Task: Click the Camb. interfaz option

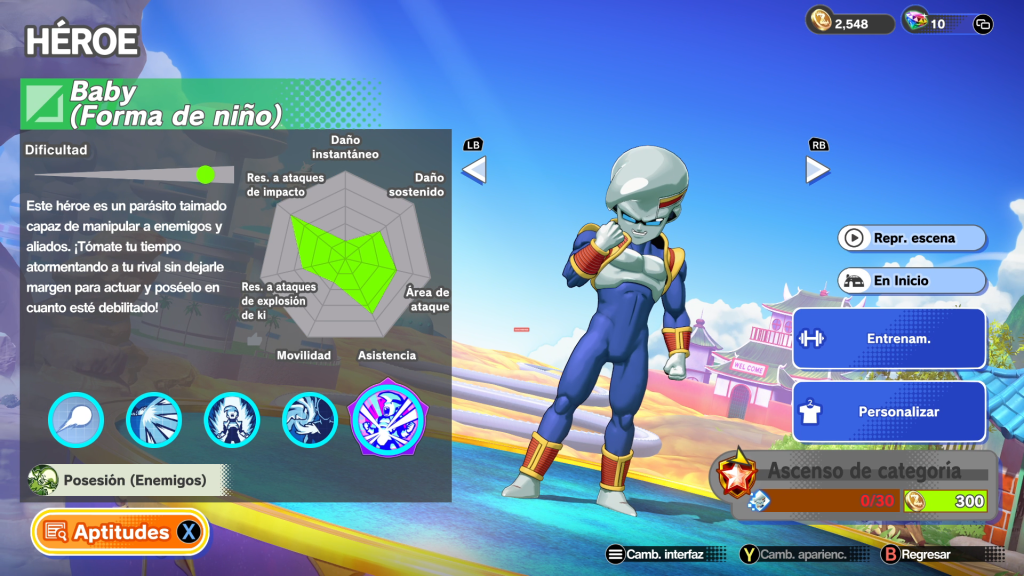Action: coord(655,554)
